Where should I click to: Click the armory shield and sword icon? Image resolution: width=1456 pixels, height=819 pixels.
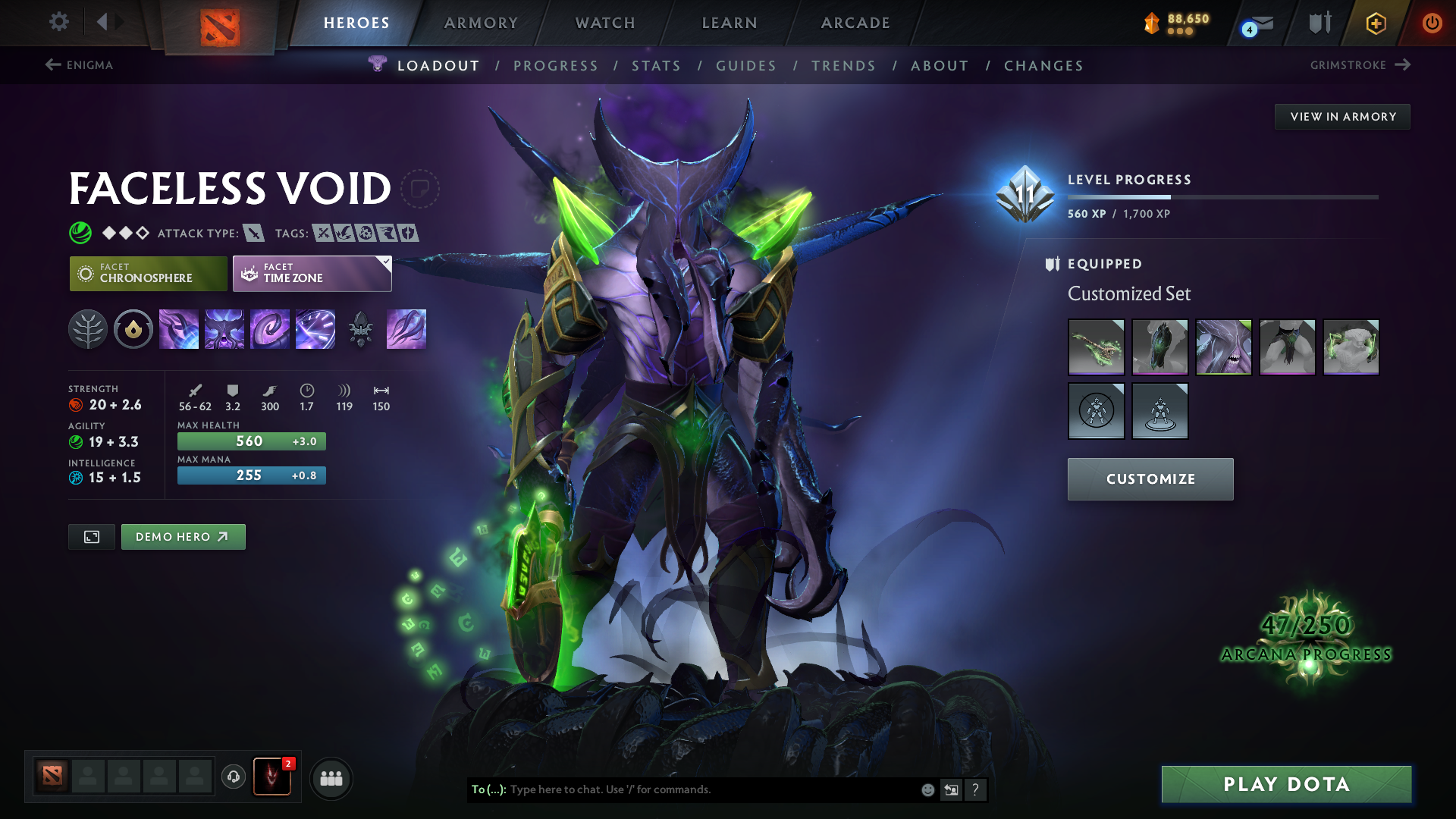[1319, 23]
